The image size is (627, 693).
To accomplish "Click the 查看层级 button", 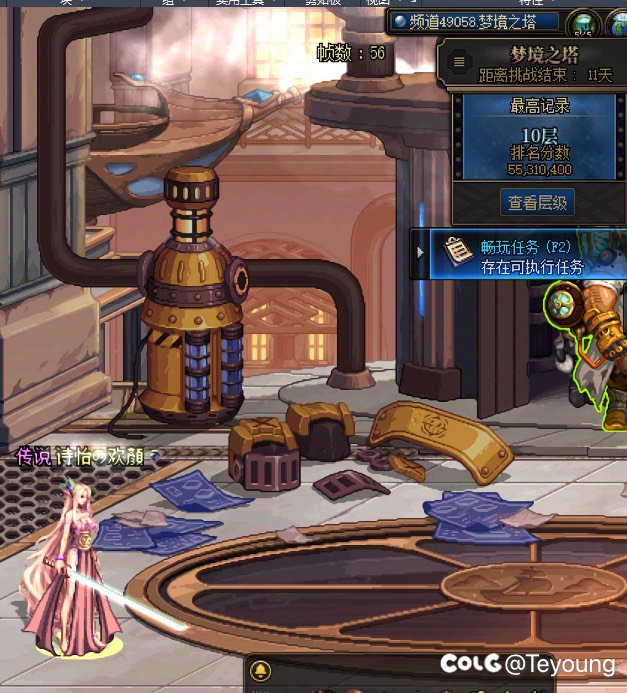I will (538, 203).
